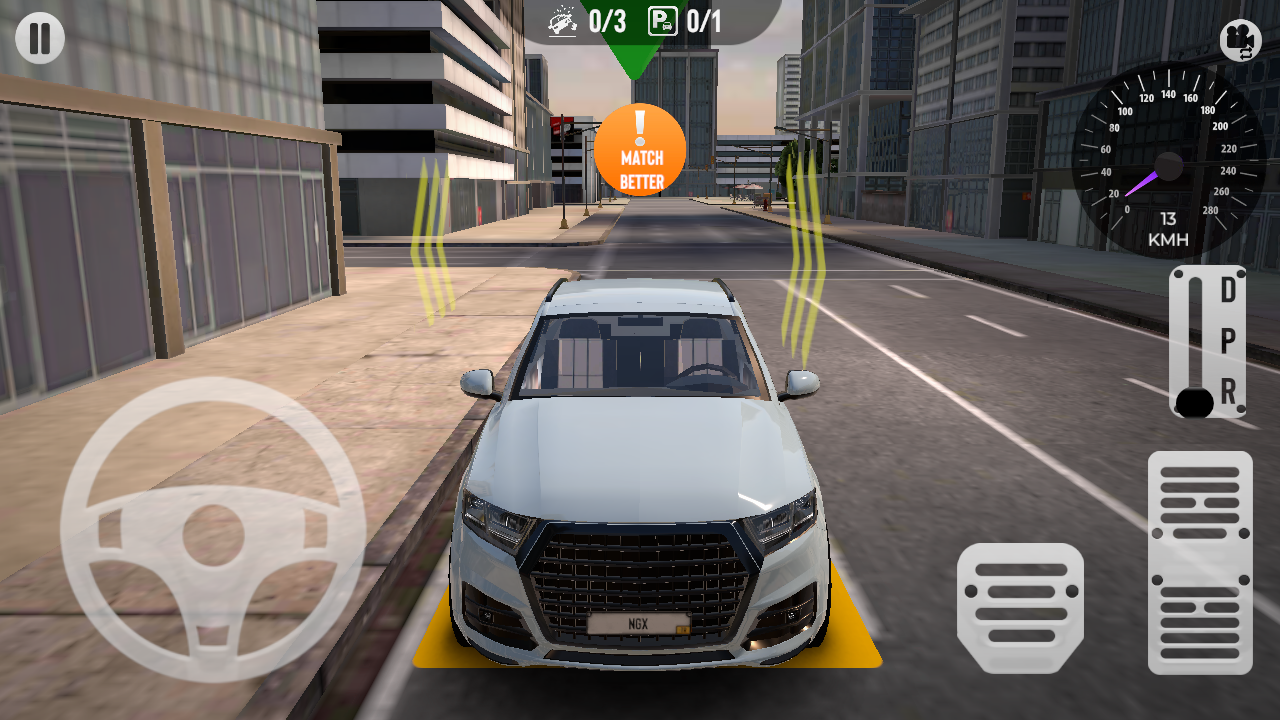Pause the game with the pause button

pos(40,39)
